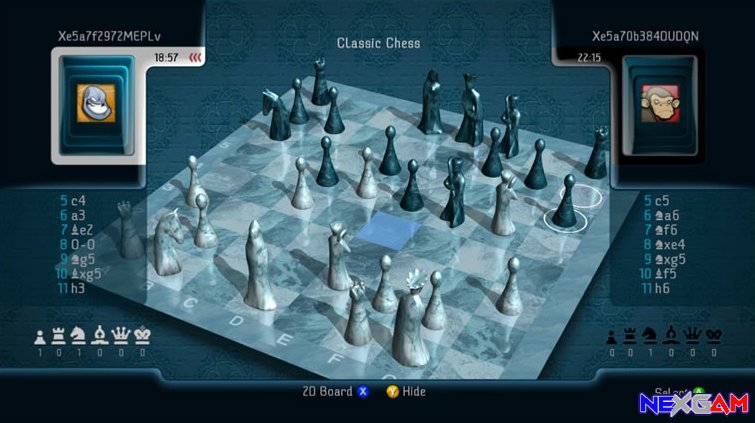Screen dimensions: 755x423
Task: Select the 11 h6 move entry
Action: [x=660, y=288]
